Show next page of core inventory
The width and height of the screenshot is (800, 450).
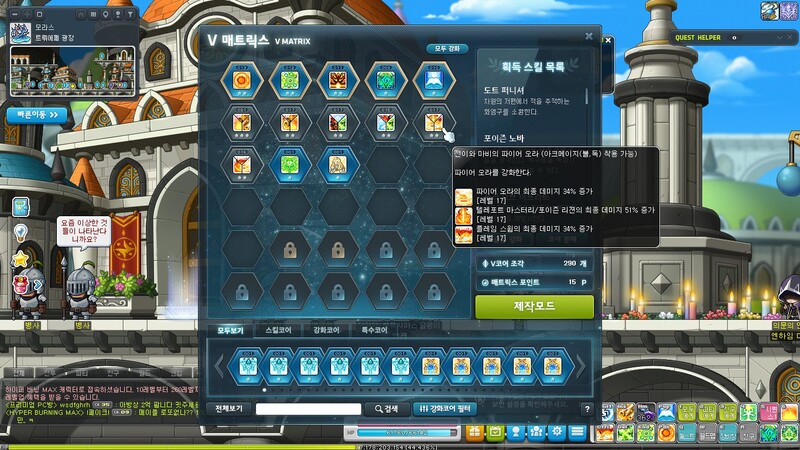coord(578,367)
